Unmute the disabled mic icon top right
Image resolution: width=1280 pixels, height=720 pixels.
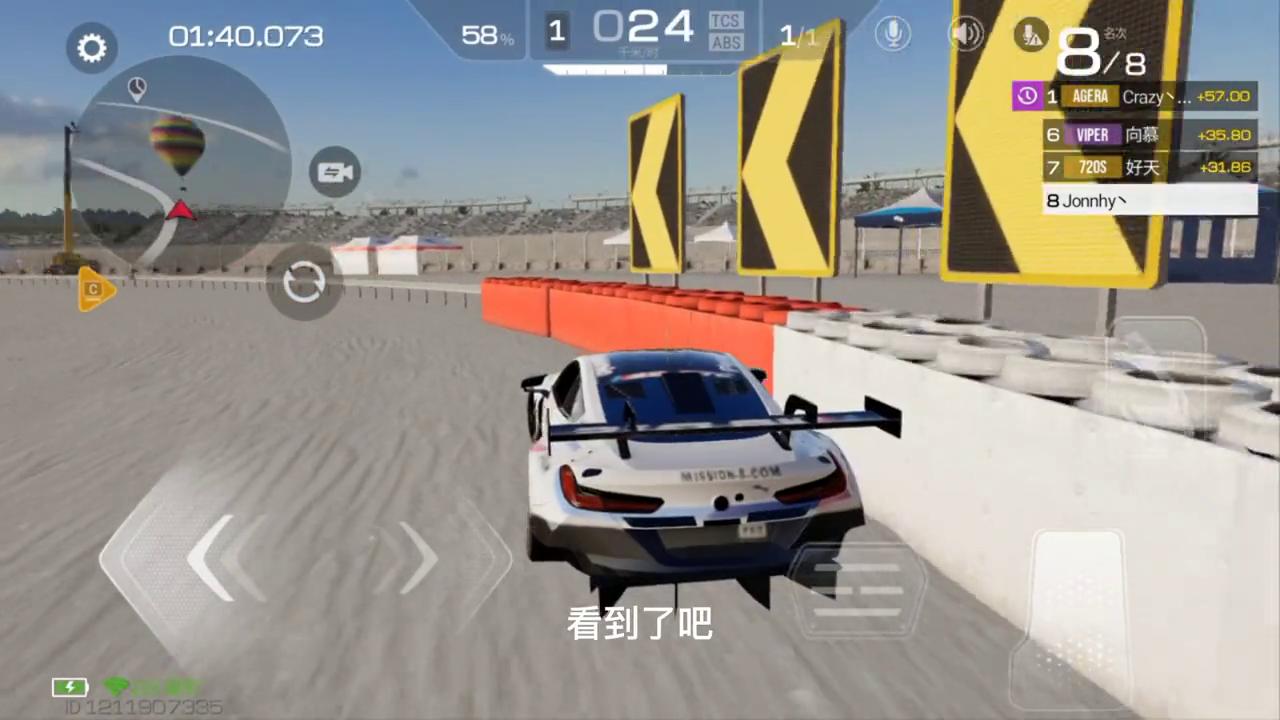(x=1031, y=33)
